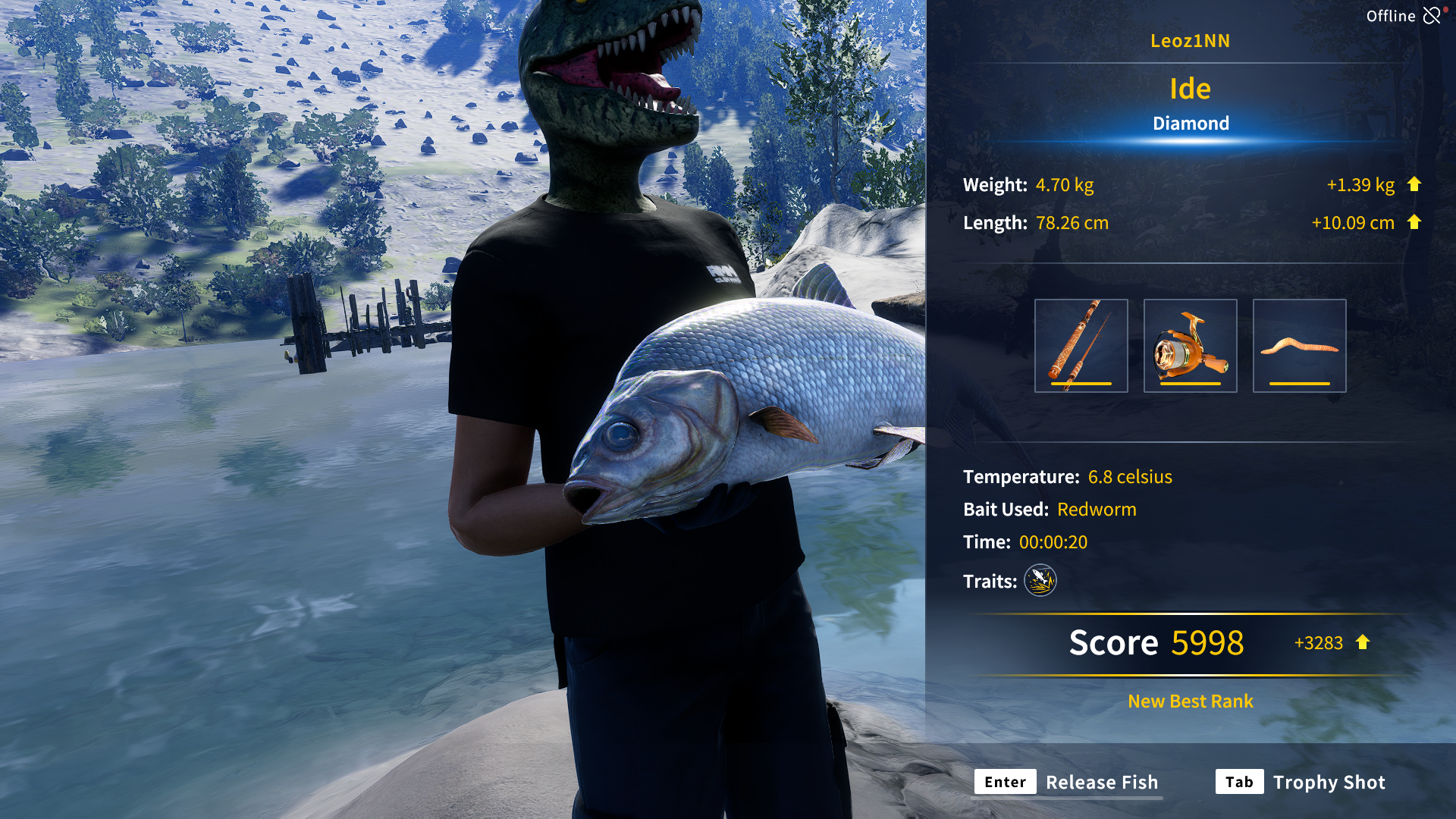Viewport: 1456px width, 819px height.
Task: Inspect the fish trait icon
Action: click(1040, 581)
